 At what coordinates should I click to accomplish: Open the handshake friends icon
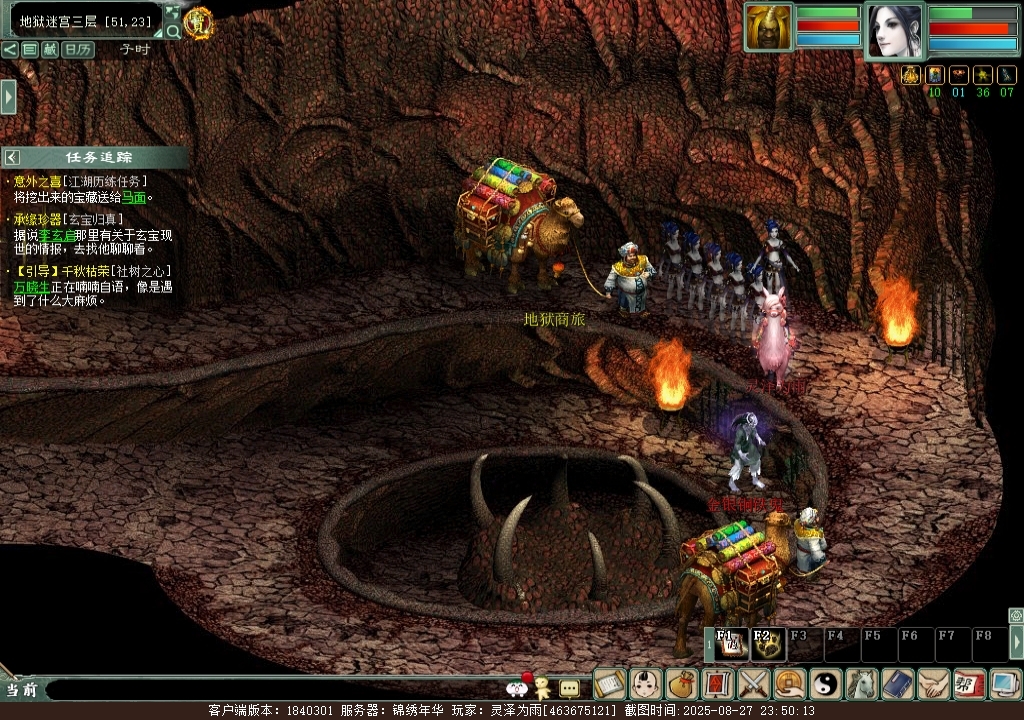tap(934, 684)
